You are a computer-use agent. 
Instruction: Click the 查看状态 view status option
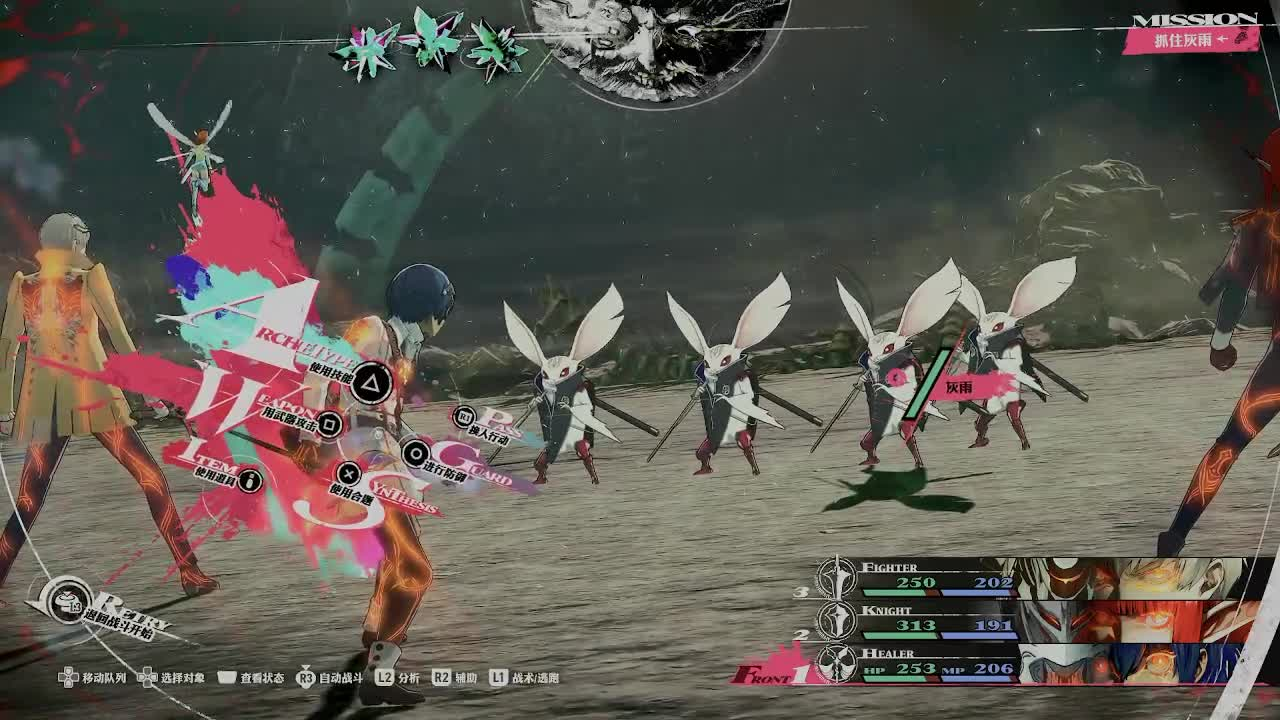[251, 678]
